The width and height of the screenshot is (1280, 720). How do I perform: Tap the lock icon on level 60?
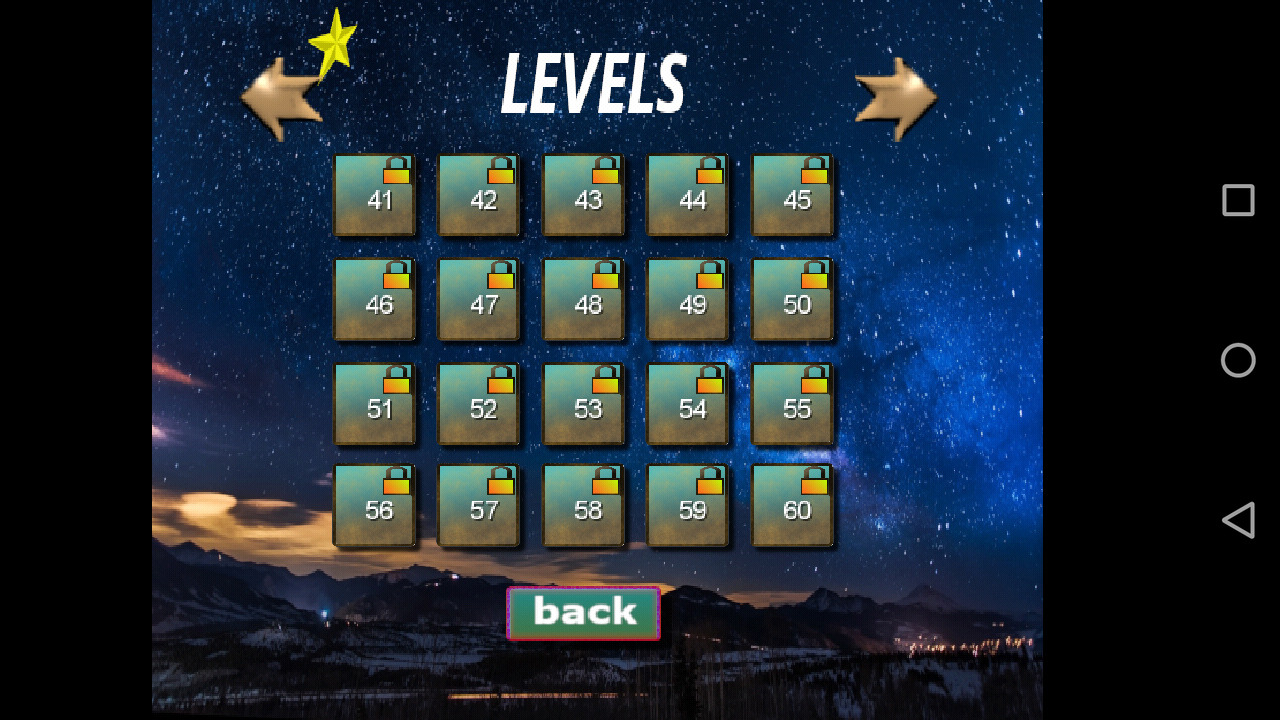coord(814,478)
